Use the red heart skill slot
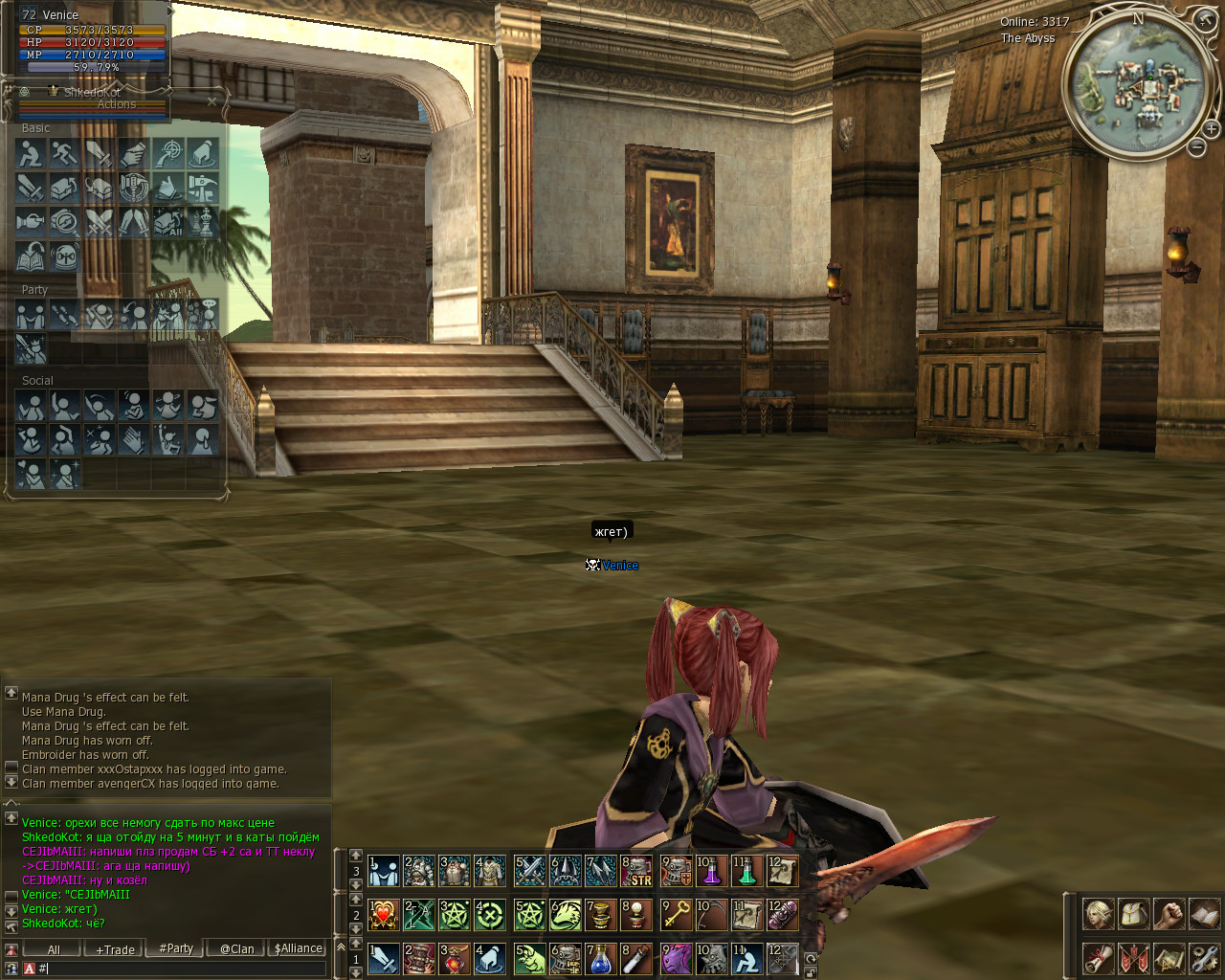 383,915
